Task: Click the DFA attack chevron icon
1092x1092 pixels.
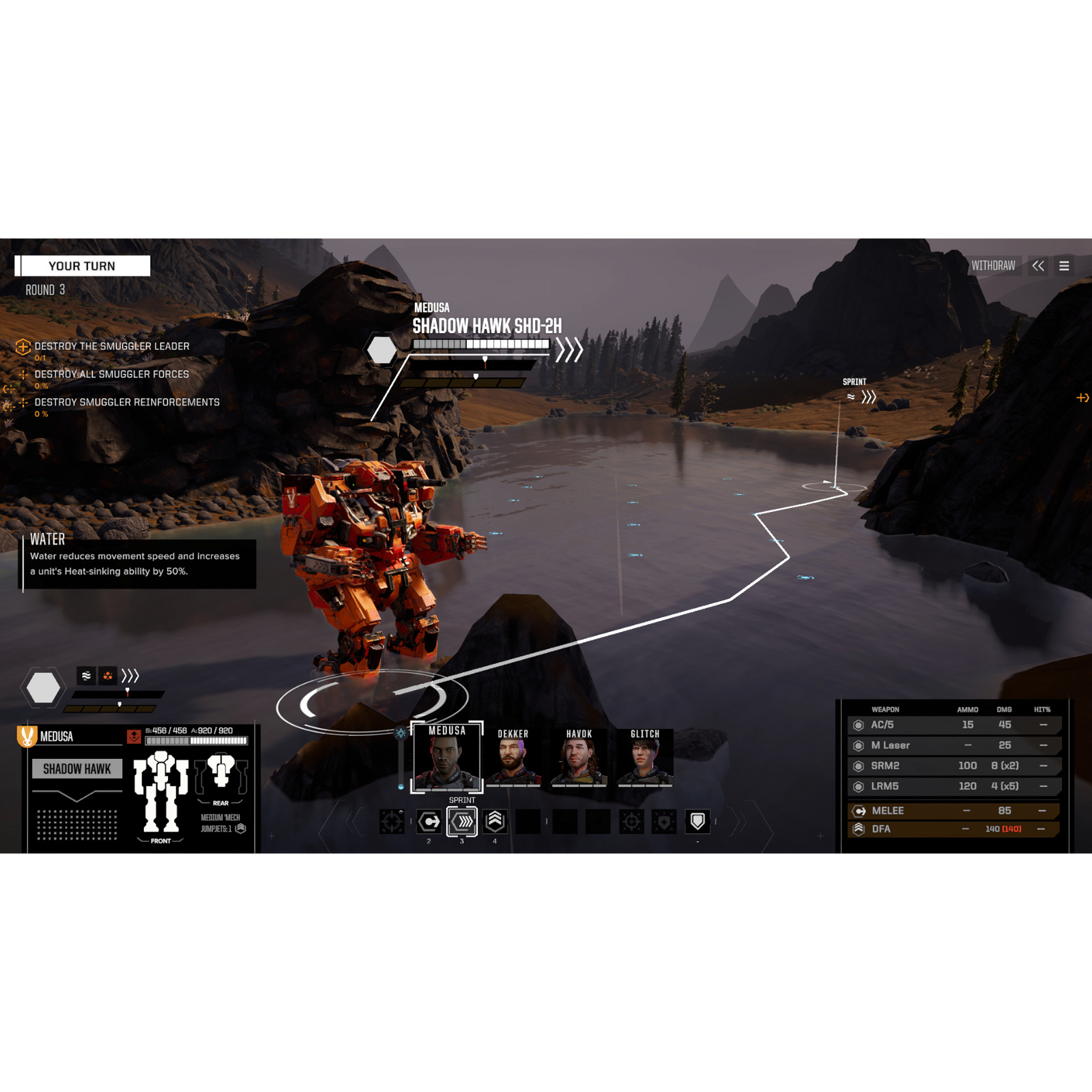Action: [x=859, y=829]
